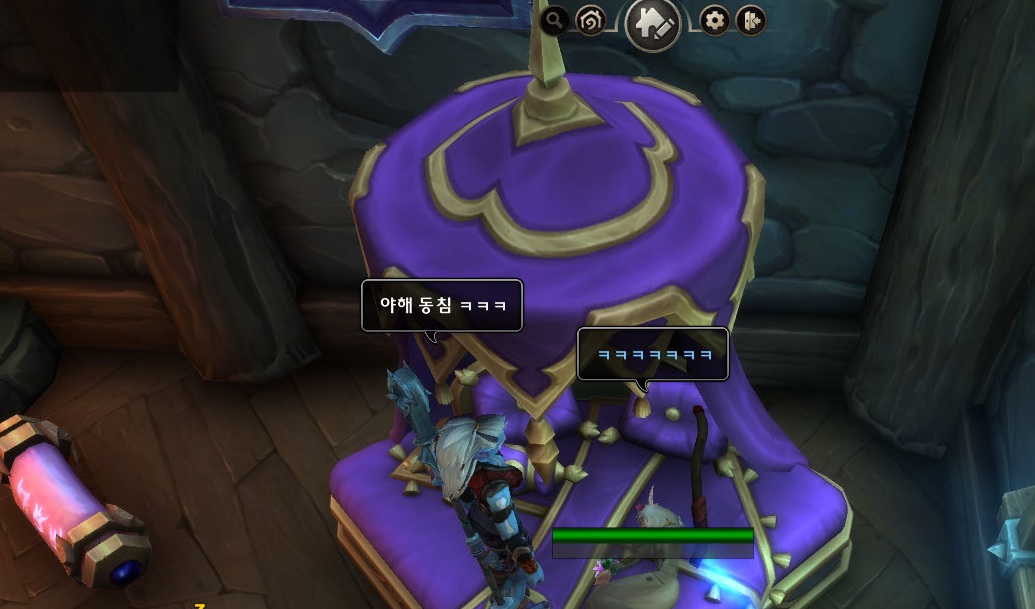Open the house with swirl icon
This screenshot has height=609, width=1035.
pos(591,20)
